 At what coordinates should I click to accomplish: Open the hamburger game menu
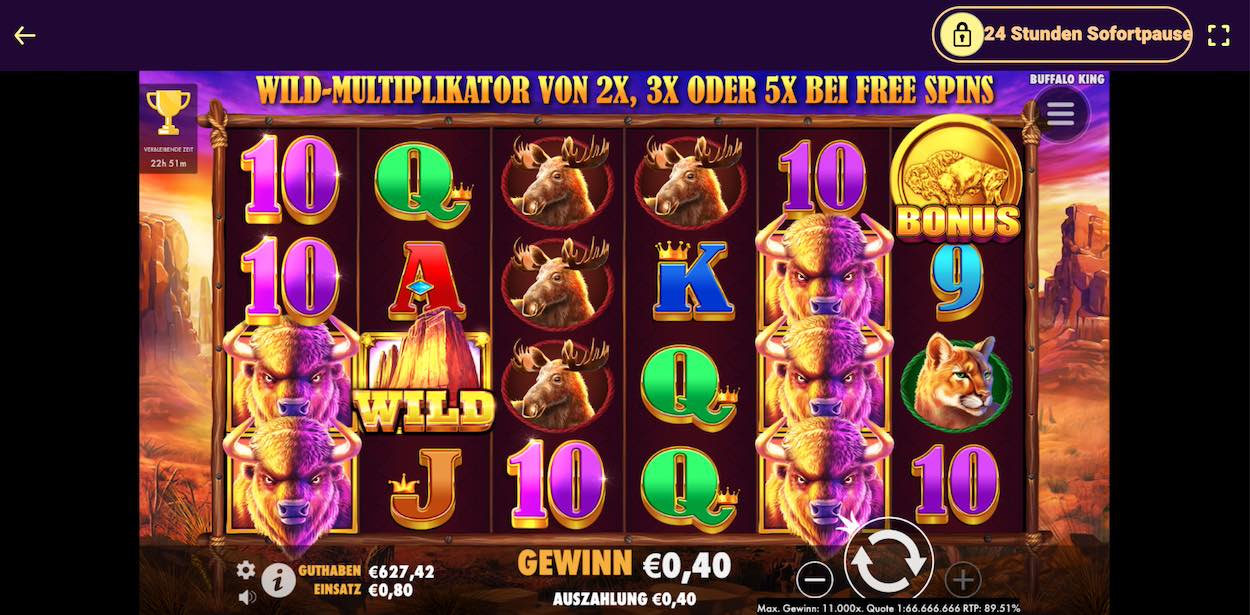[1060, 112]
